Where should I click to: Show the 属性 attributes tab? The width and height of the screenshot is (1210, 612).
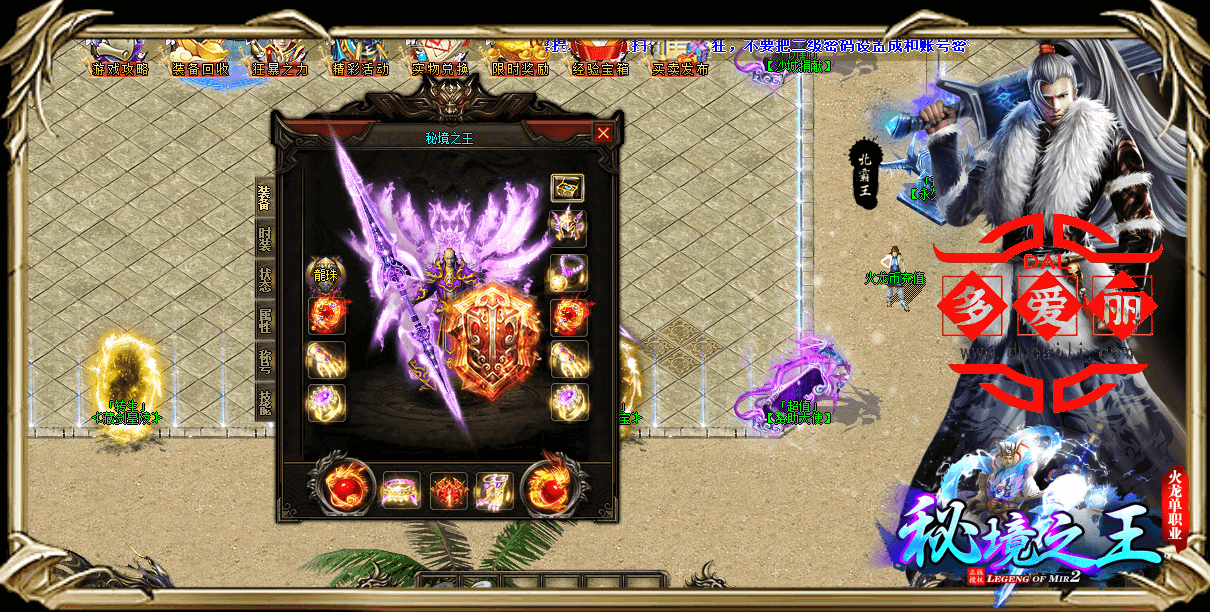(x=264, y=319)
